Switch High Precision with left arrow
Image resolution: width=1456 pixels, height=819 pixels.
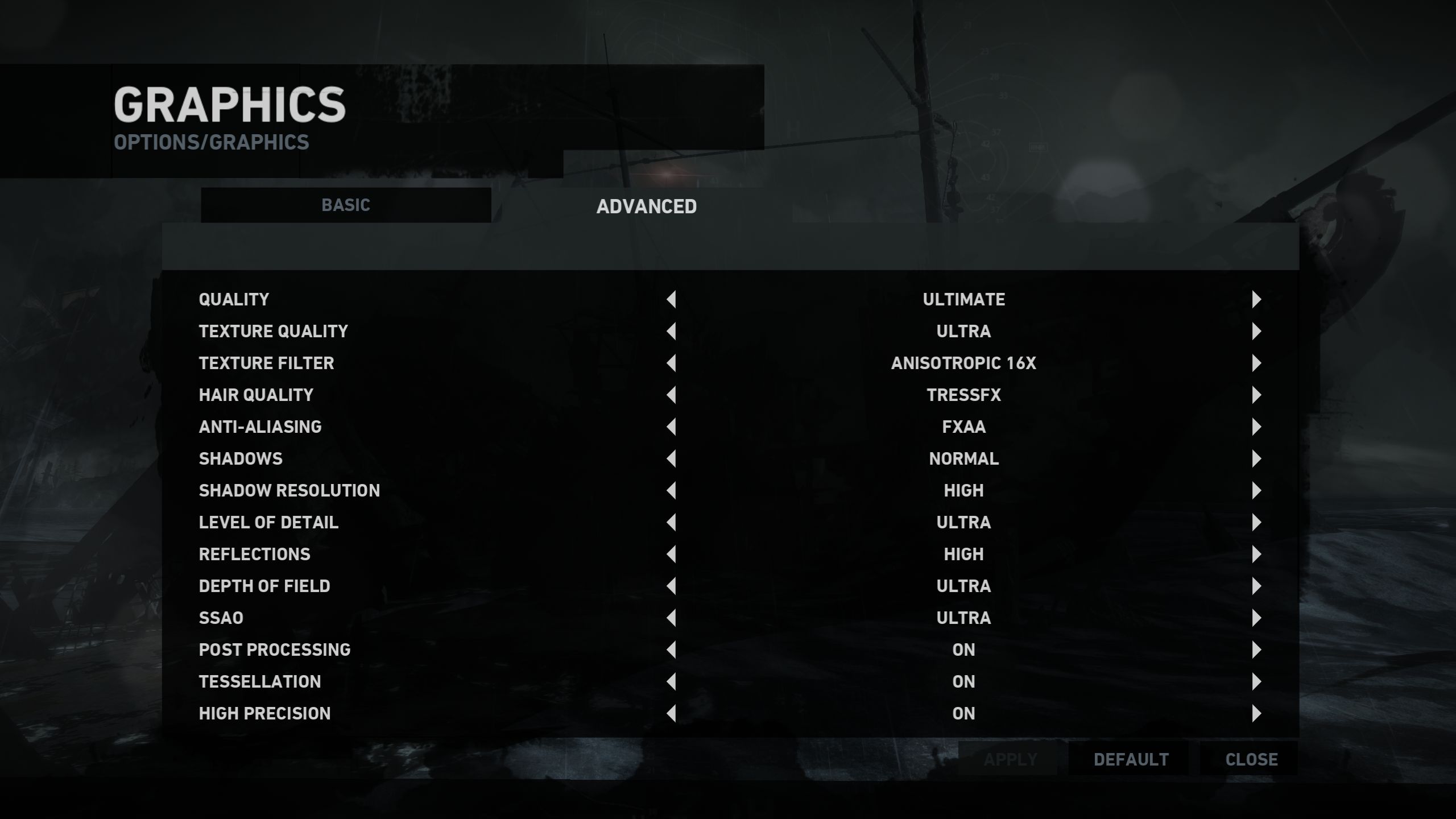[x=672, y=714]
